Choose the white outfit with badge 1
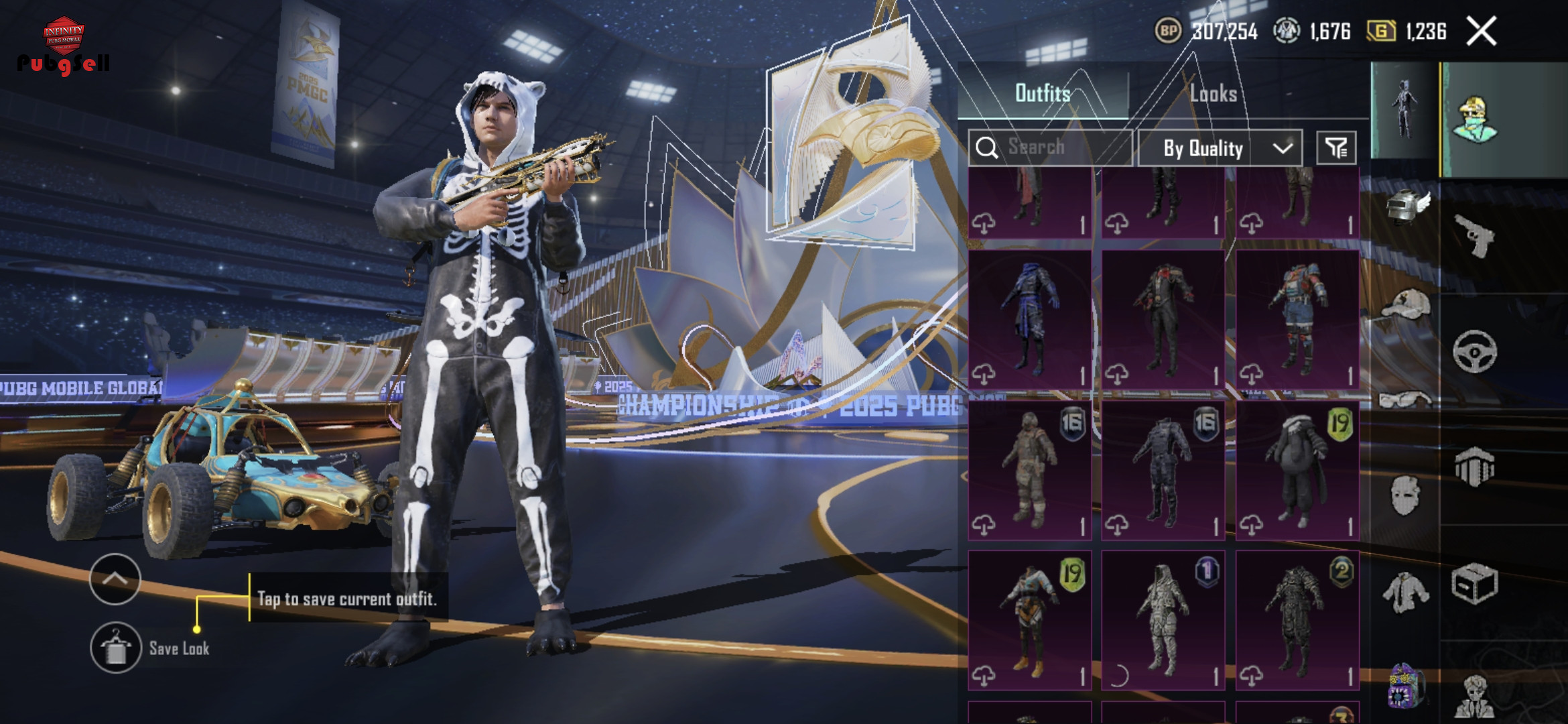Screen dimensions: 1568x724 pos(1163,620)
